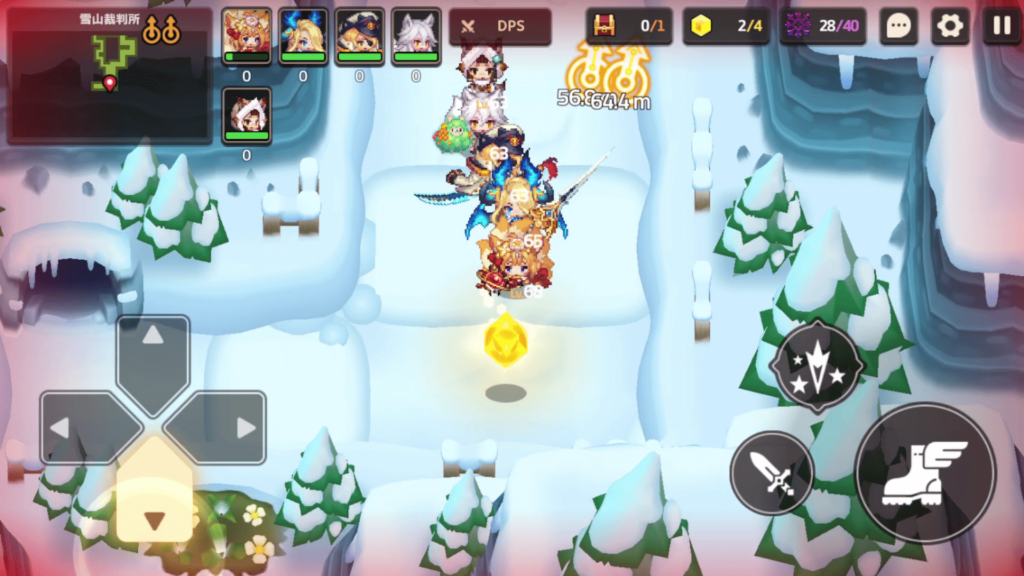Pause the game

coord(1001,27)
